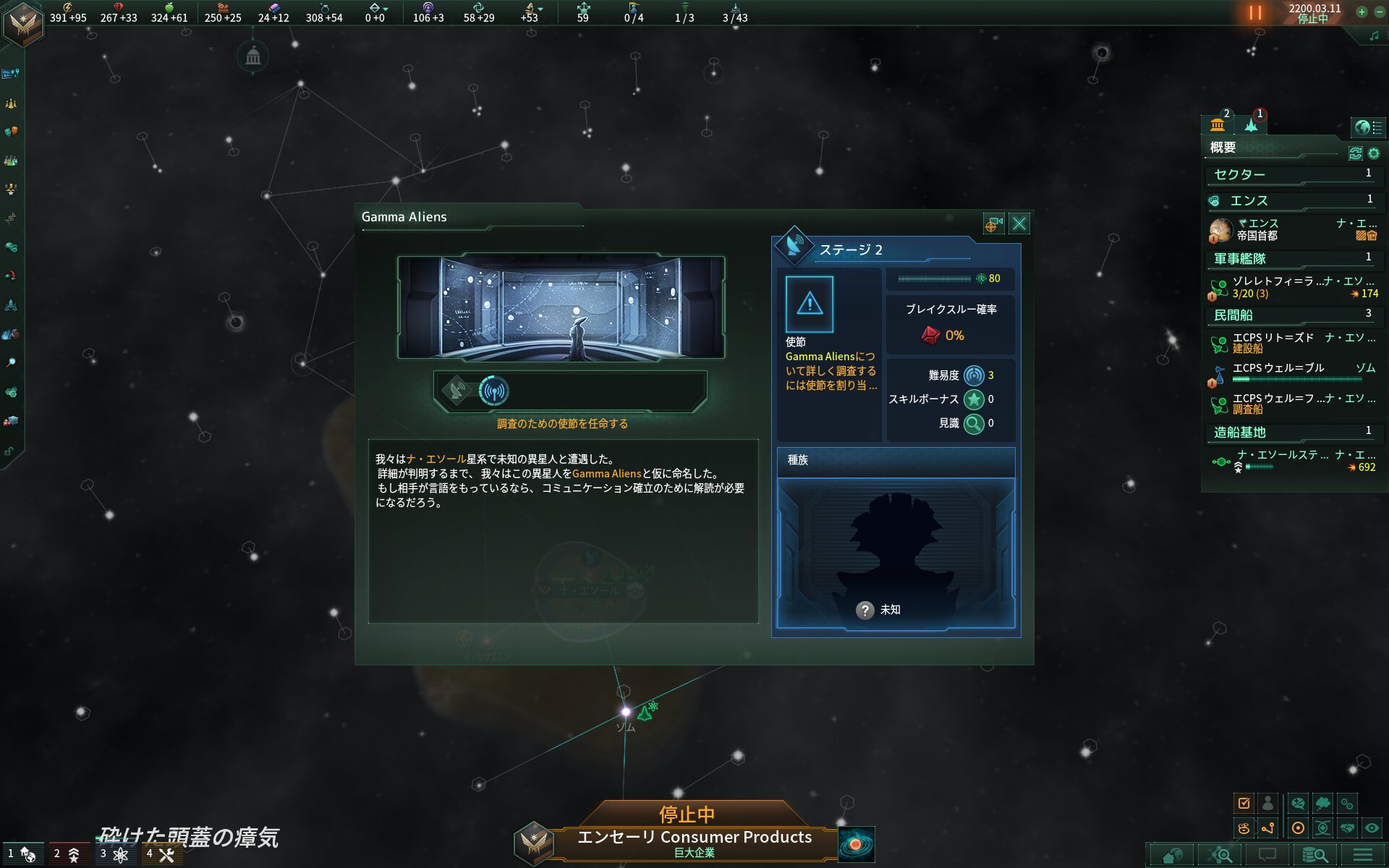Screen dimensions: 1389x868
Task: Open the music player note icon
Action: [x=1374, y=35]
